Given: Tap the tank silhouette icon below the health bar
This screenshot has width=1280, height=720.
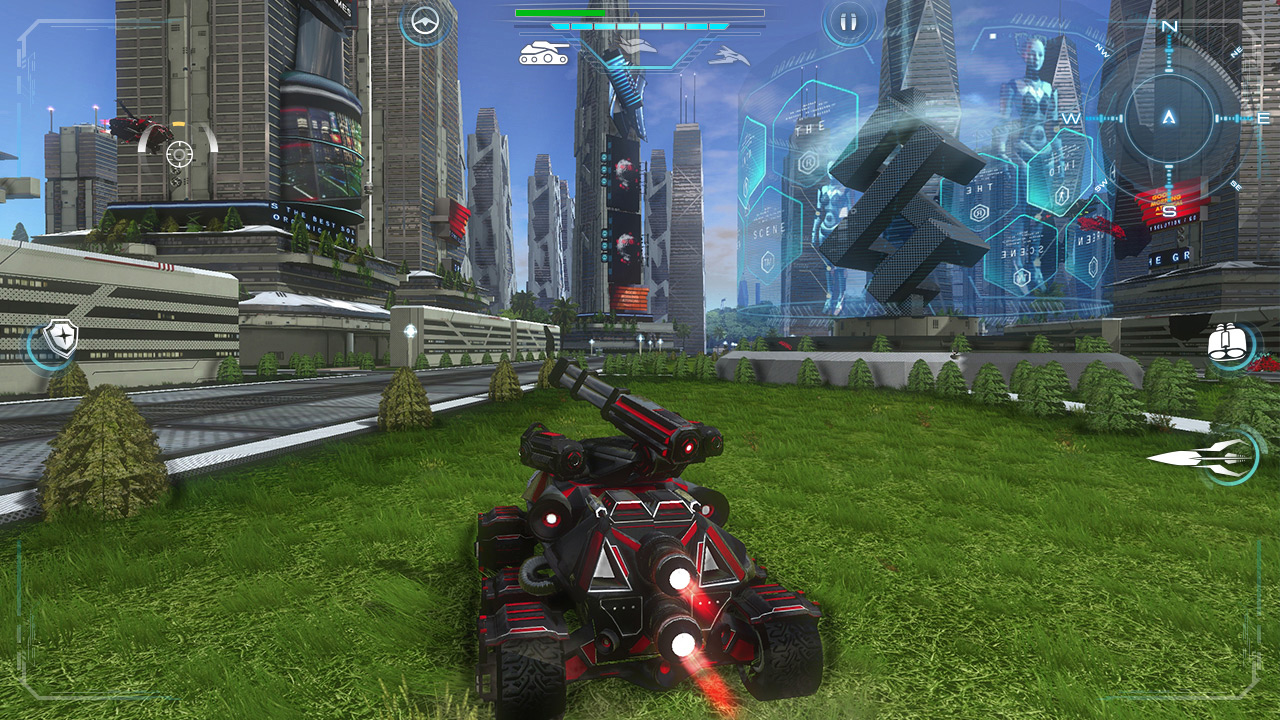Looking at the screenshot, I should tap(545, 50).
